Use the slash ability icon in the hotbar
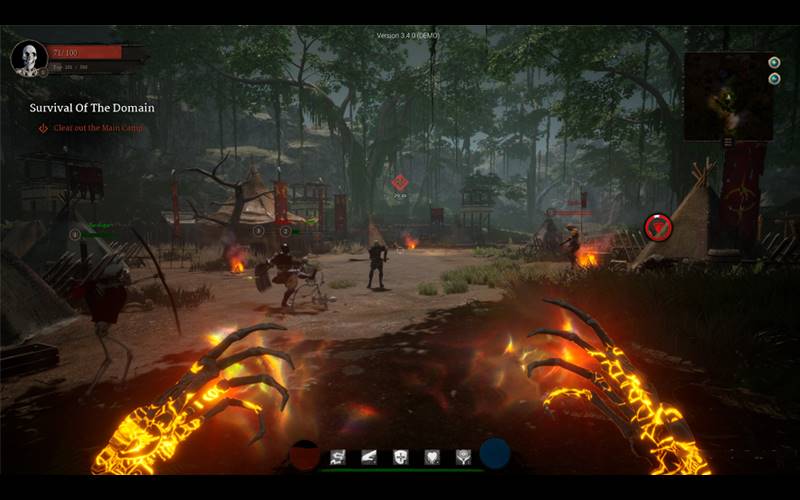This screenshot has width=800, height=500. tap(369, 457)
